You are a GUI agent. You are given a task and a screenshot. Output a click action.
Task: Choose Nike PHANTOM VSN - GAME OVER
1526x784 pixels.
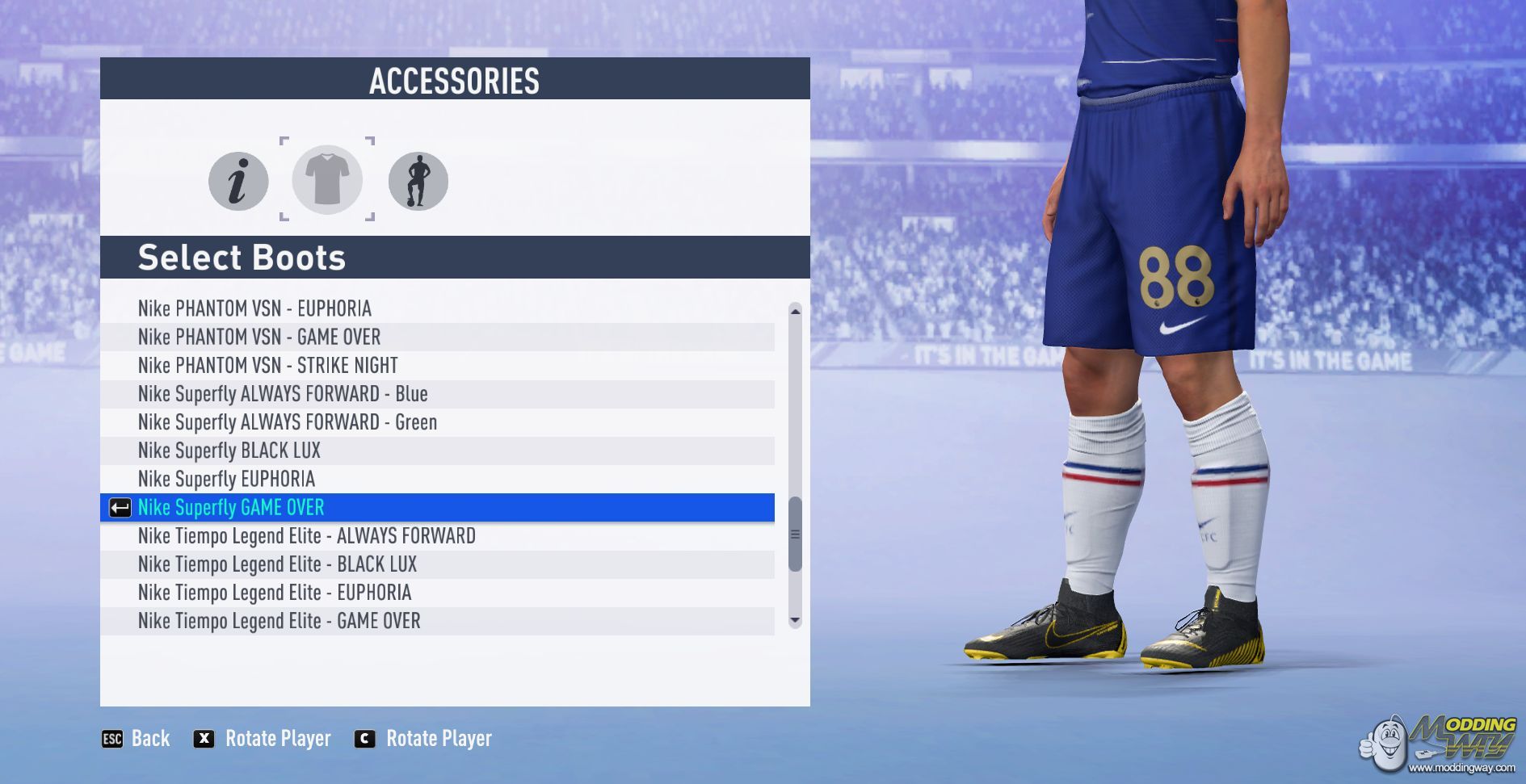[x=259, y=337]
